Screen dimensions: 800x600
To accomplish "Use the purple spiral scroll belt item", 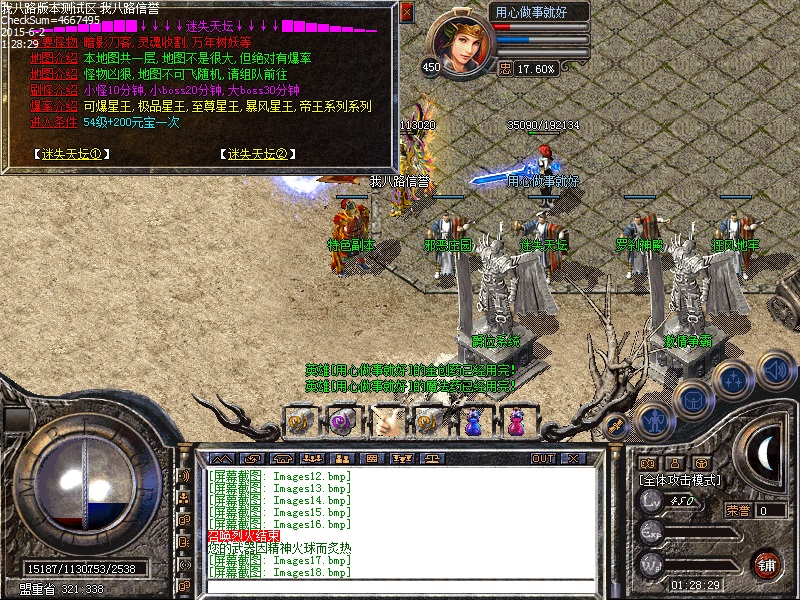I will click(343, 421).
